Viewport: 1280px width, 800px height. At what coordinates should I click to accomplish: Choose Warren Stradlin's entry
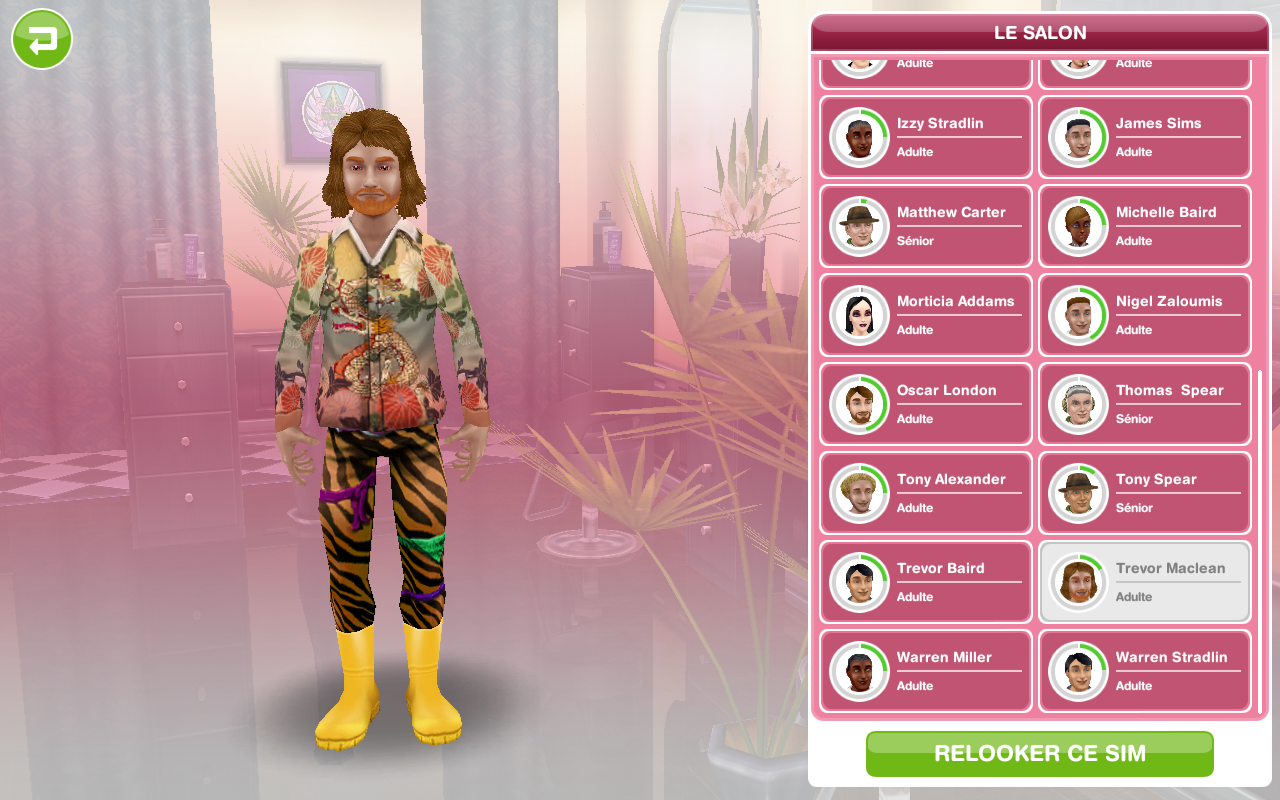pos(1144,671)
